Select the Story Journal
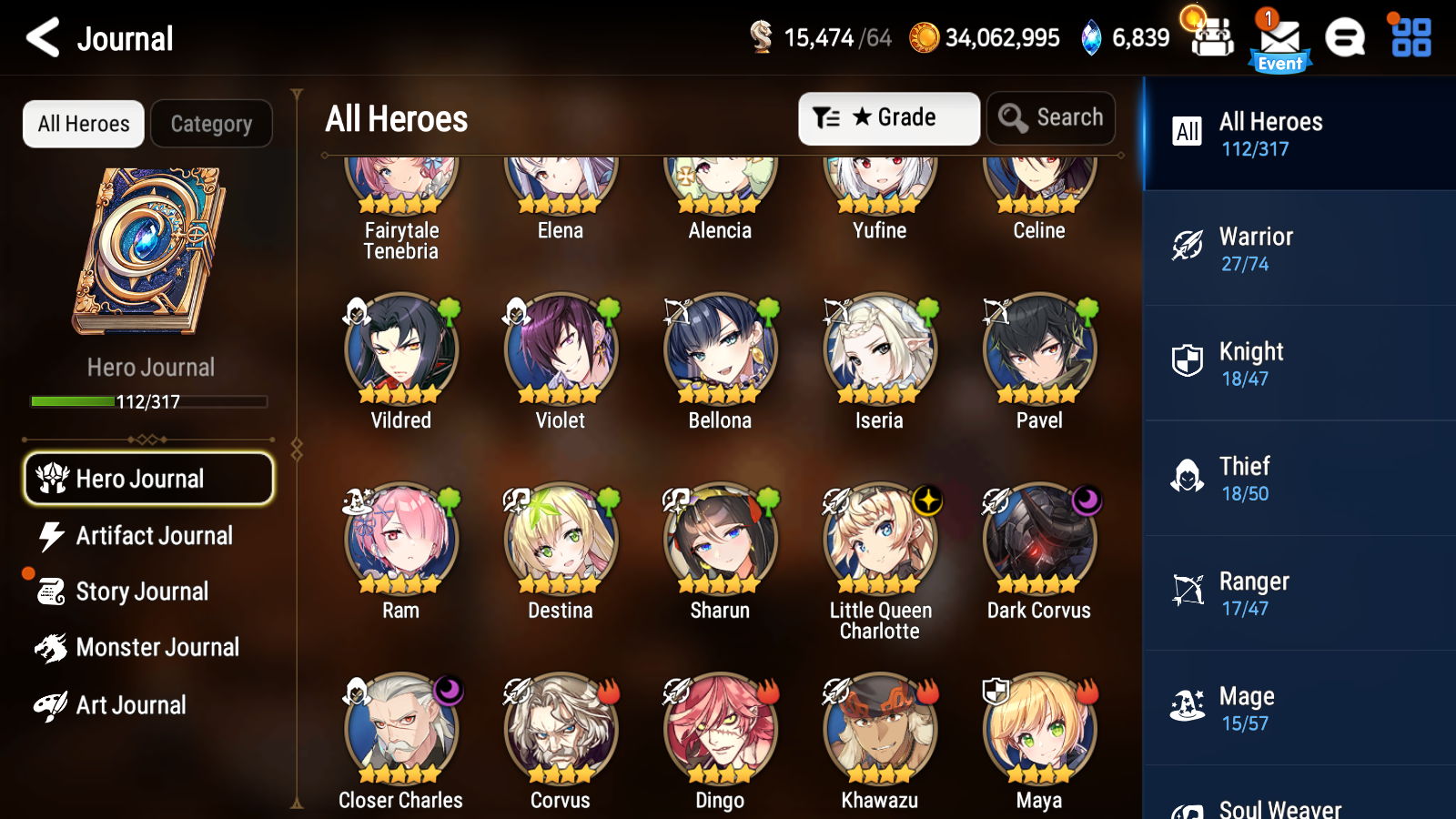This screenshot has width=1456, height=819. click(x=142, y=591)
